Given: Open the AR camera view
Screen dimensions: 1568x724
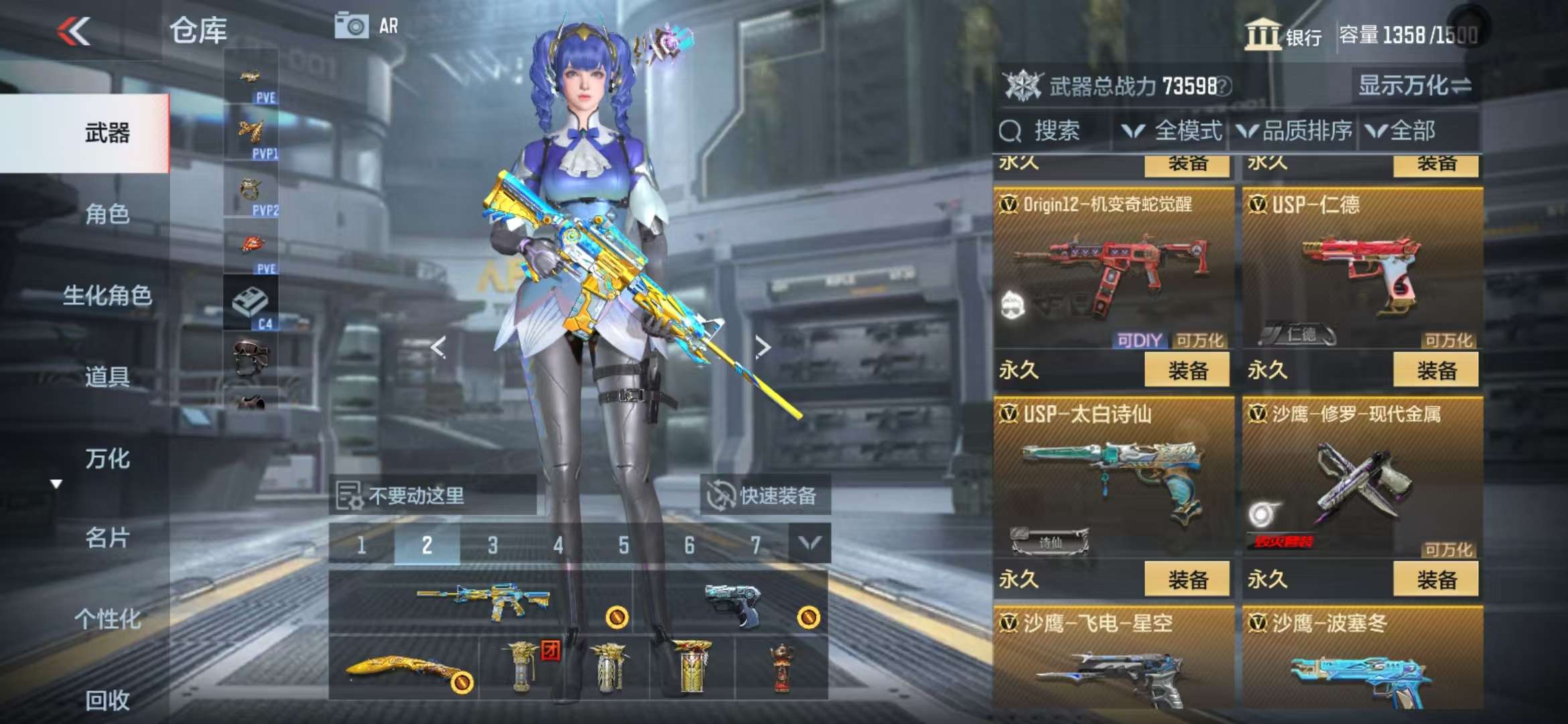Looking at the screenshot, I should [x=367, y=26].
